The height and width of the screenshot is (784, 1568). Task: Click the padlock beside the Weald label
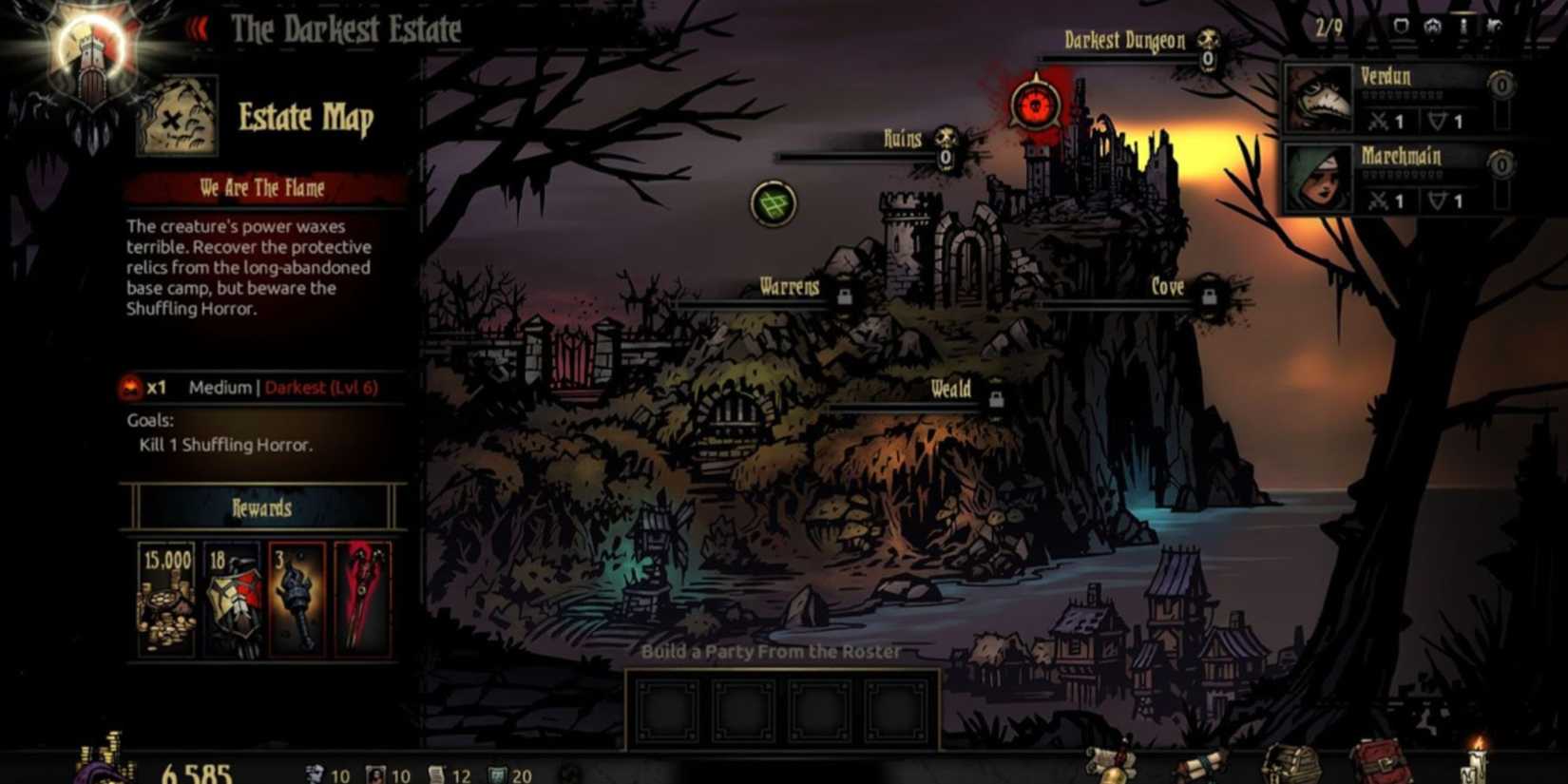pos(994,398)
